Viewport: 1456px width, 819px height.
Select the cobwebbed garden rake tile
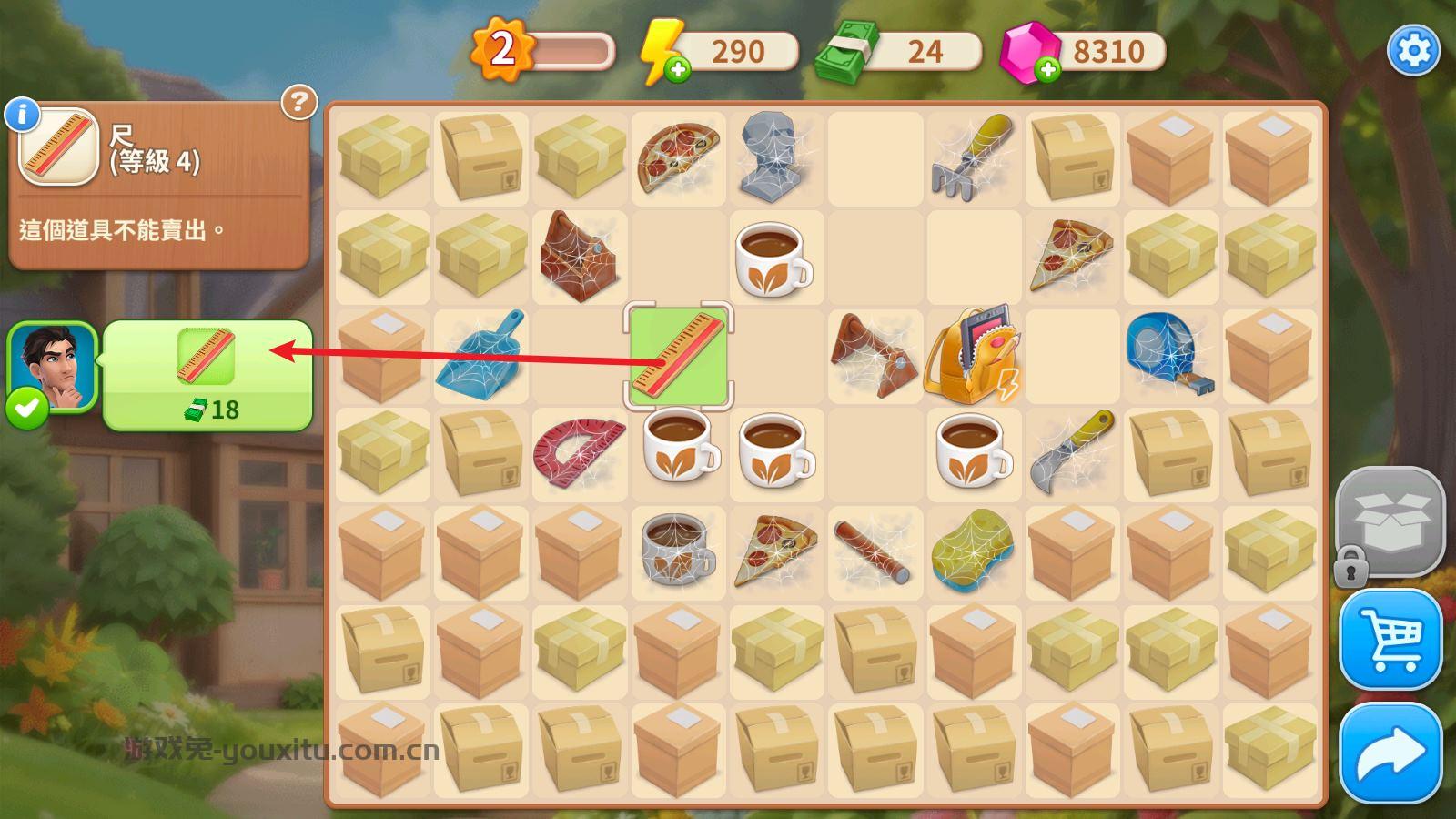(972, 156)
